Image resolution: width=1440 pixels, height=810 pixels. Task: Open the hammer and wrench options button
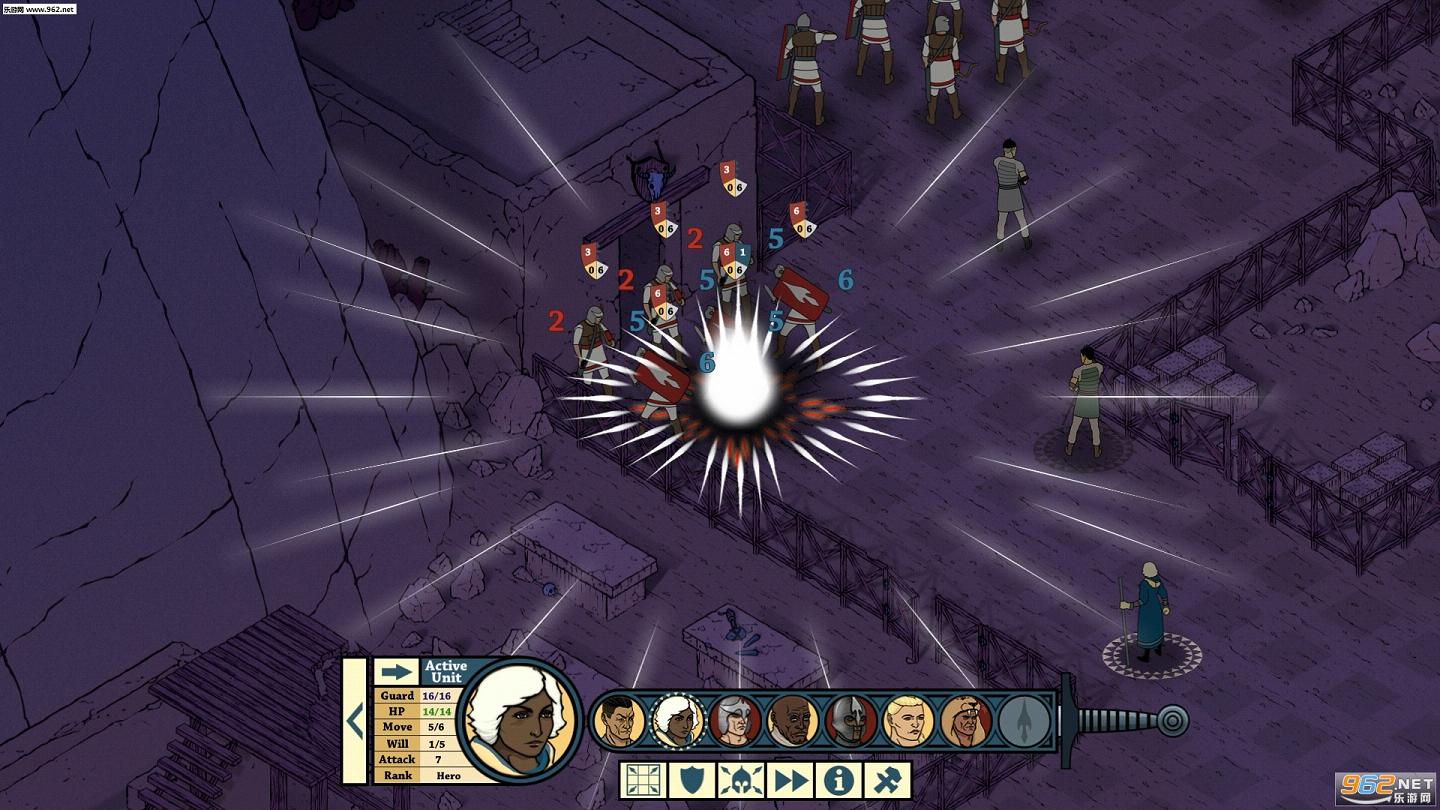888,780
